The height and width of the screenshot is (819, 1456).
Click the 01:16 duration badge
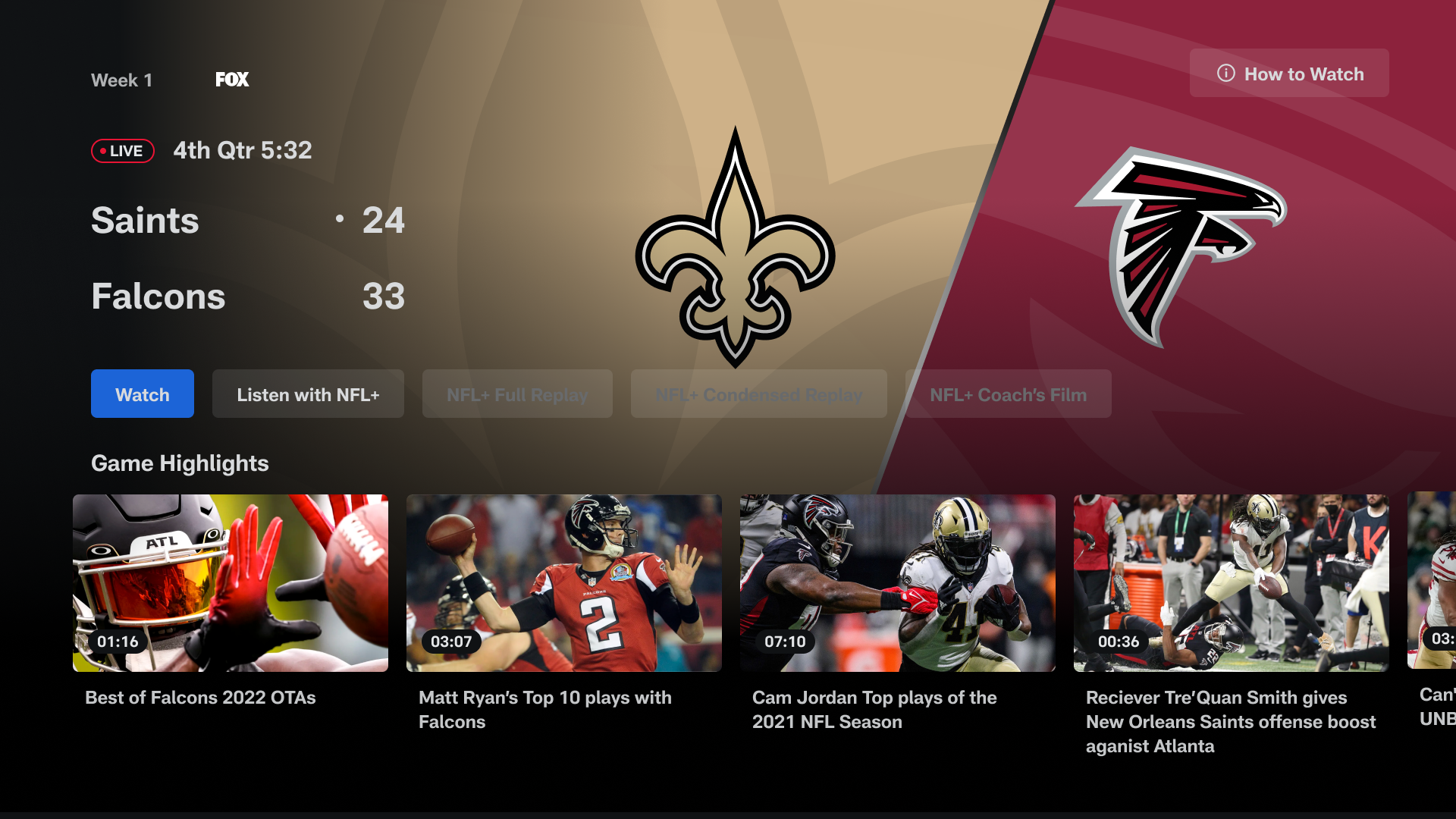click(x=118, y=641)
